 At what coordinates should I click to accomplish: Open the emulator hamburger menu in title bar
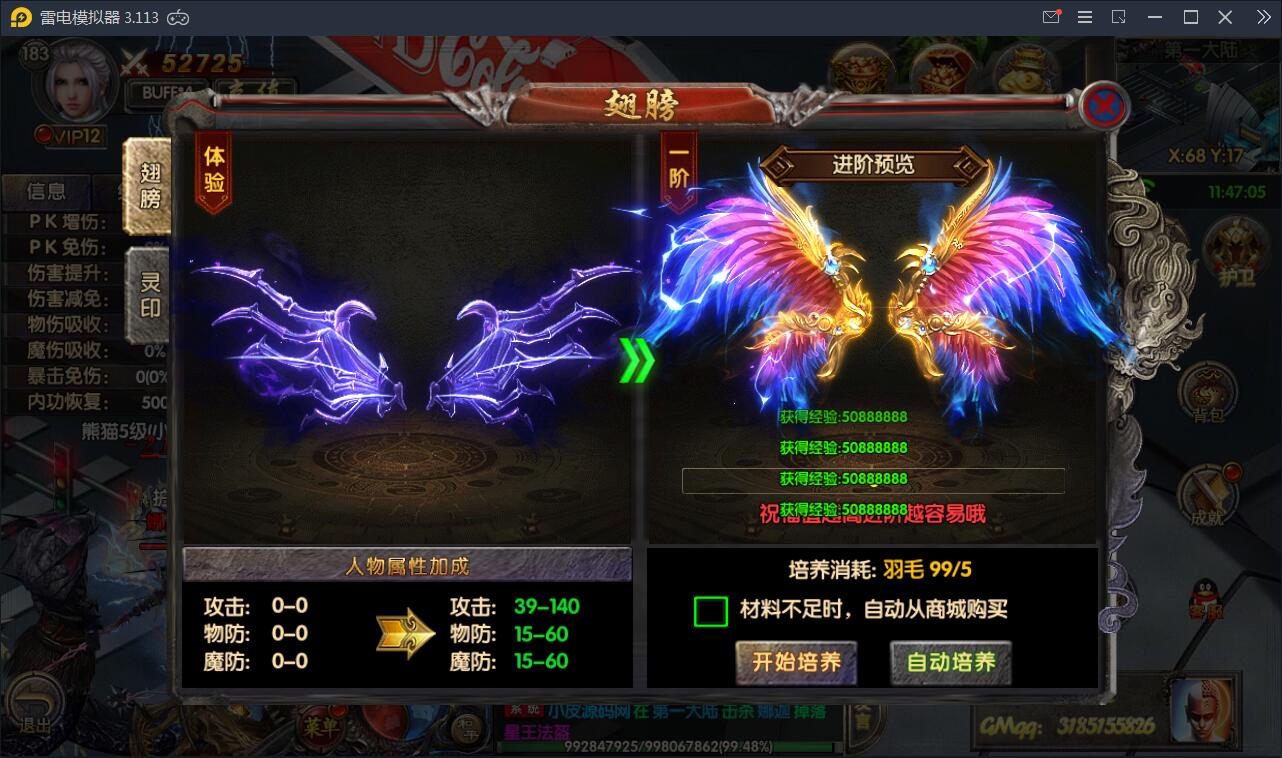click(1084, 16)
